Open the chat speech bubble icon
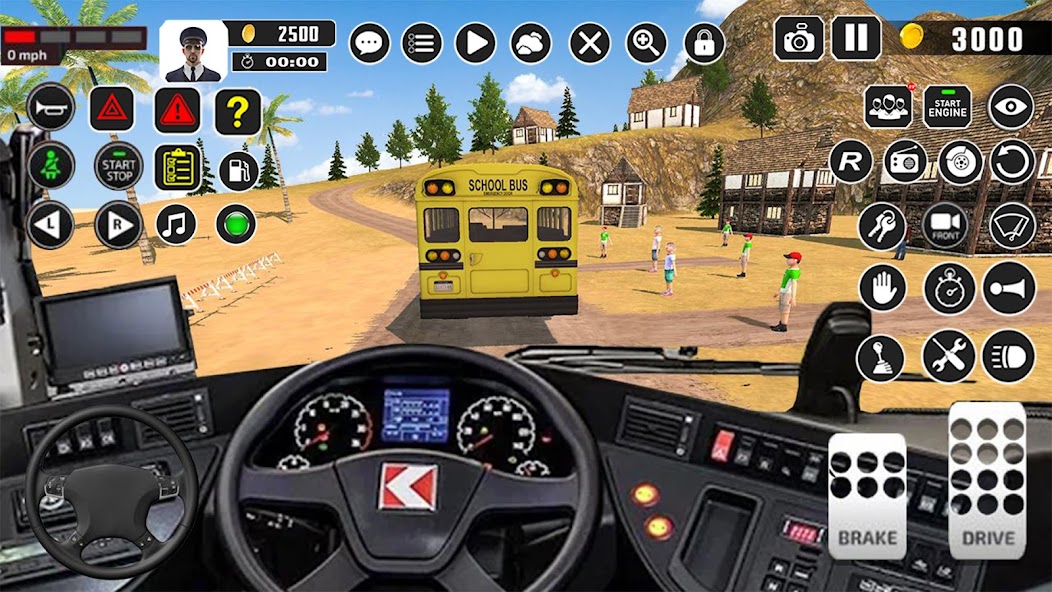 (x=370, y=43)
